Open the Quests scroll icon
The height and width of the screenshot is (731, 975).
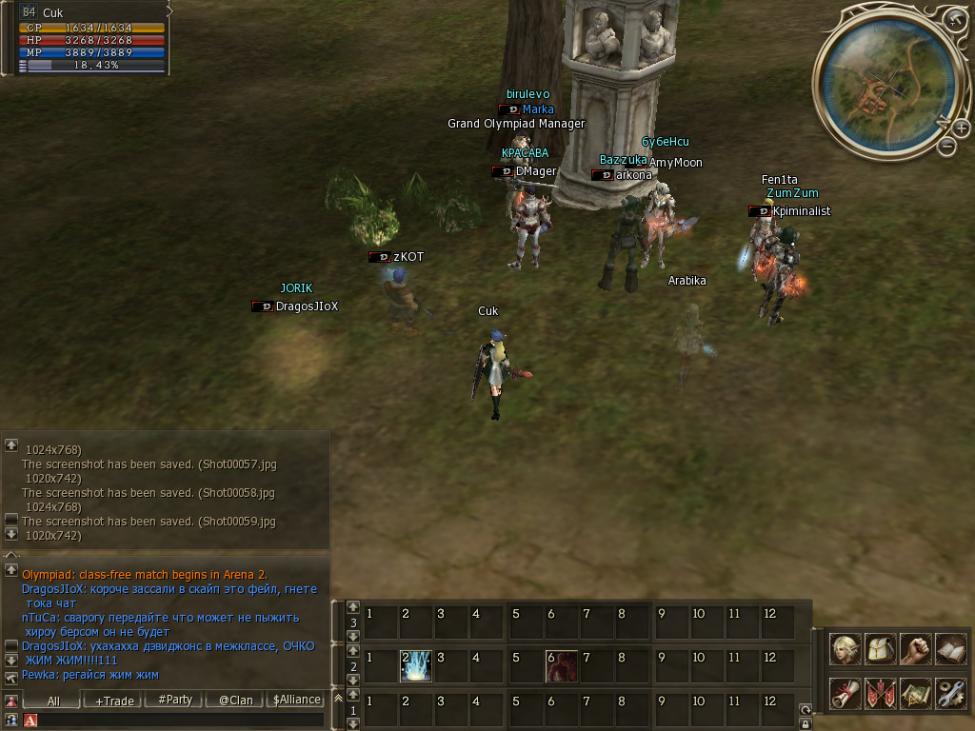point(846,692)
